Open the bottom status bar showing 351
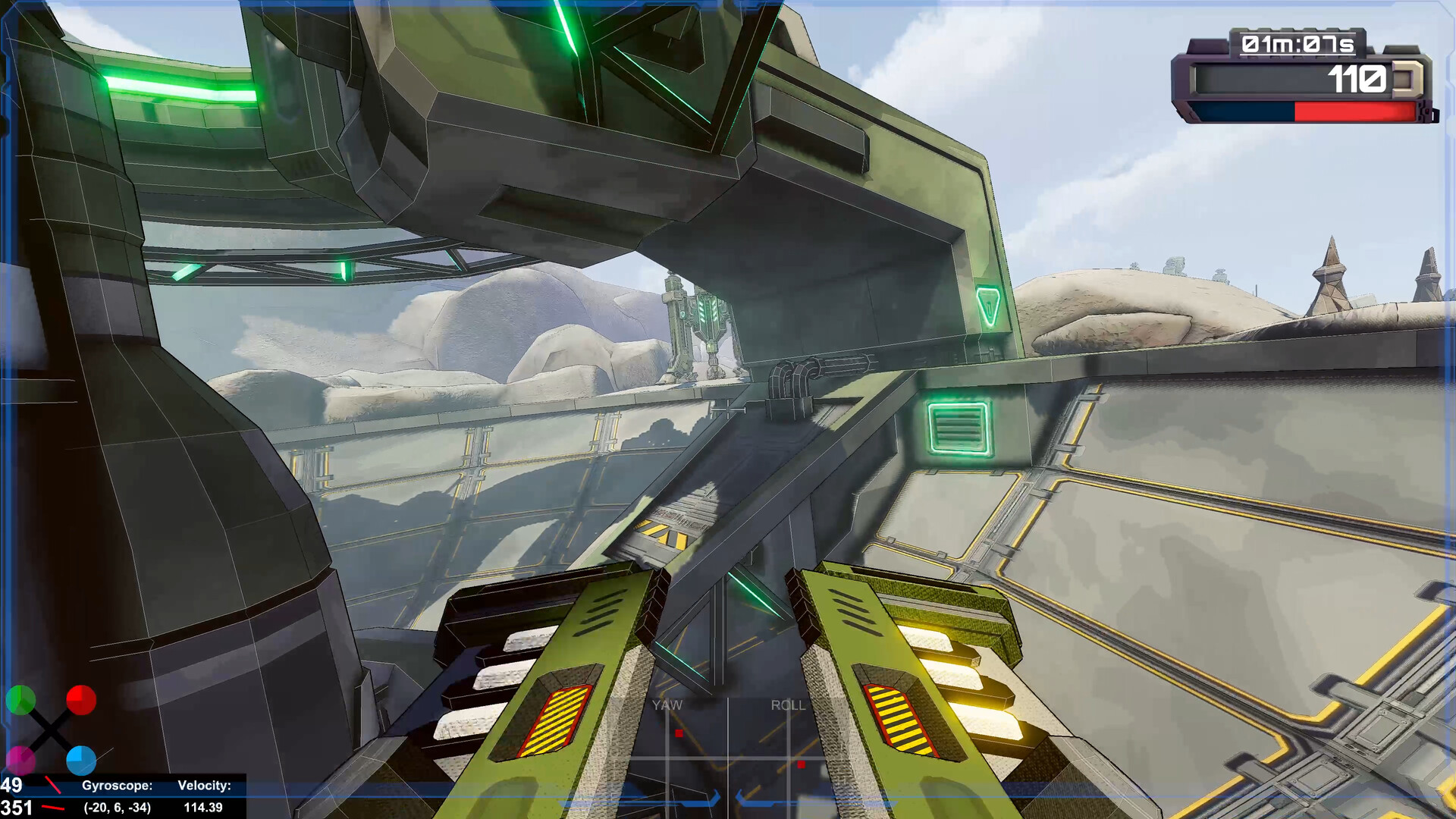The height and width of the screenshot is (819, 1456). 15,809
